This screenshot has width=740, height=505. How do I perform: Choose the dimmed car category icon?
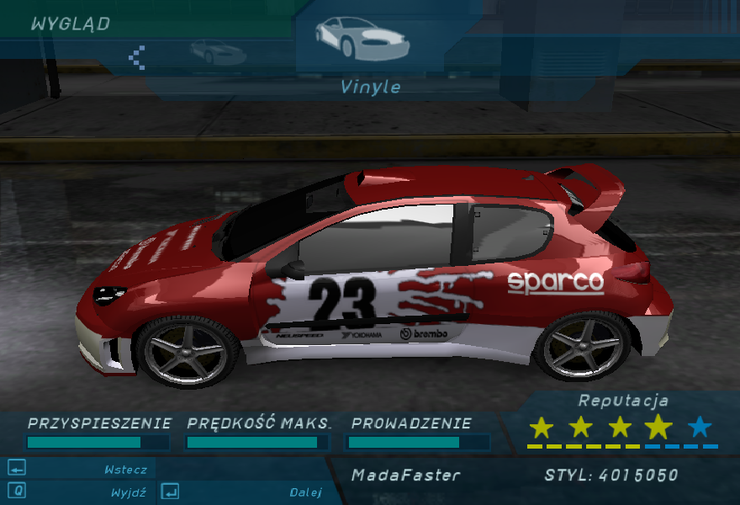pyautogui.click(x=217, y=52)
